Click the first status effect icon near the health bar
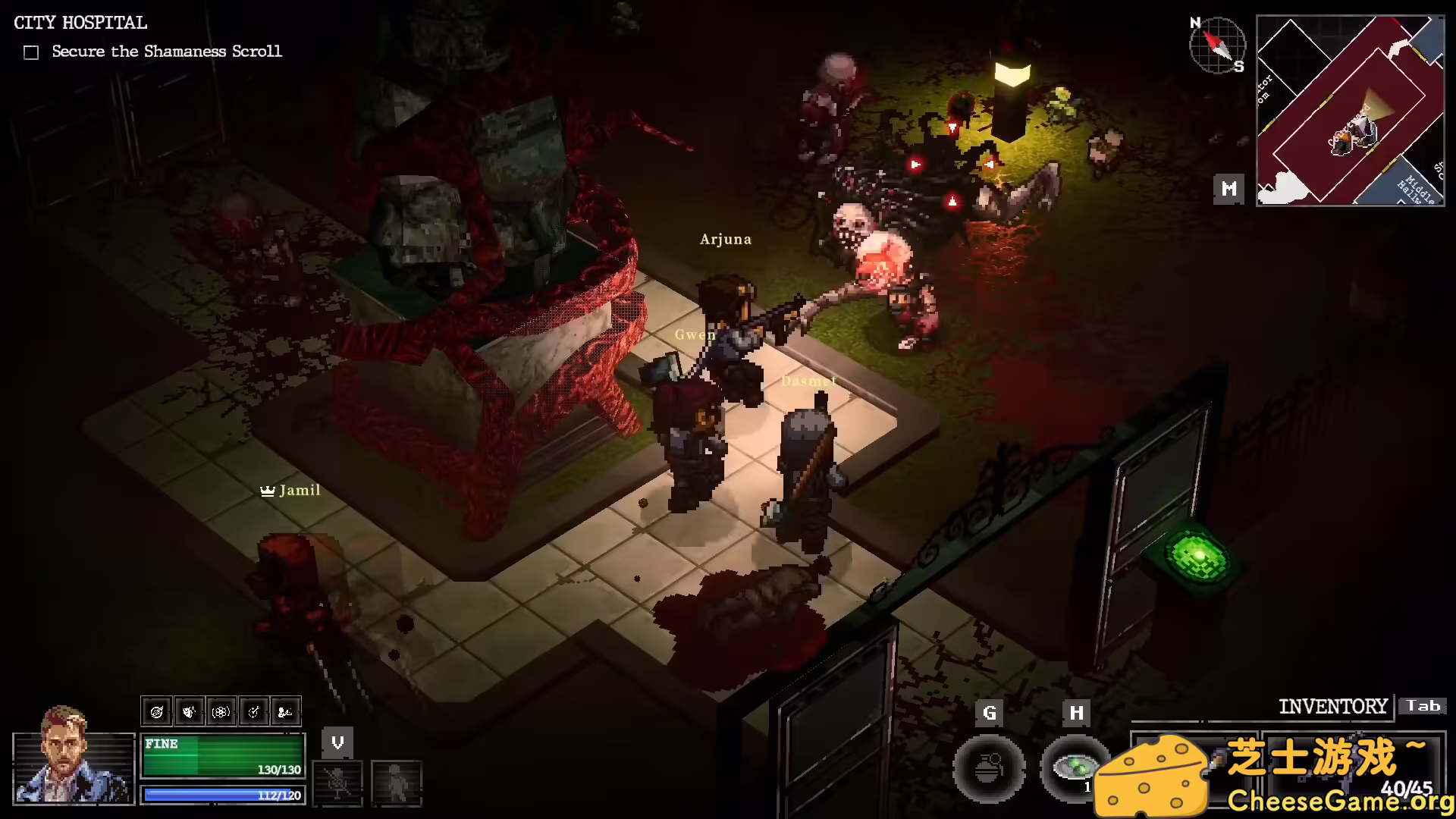 pos(157,711)
